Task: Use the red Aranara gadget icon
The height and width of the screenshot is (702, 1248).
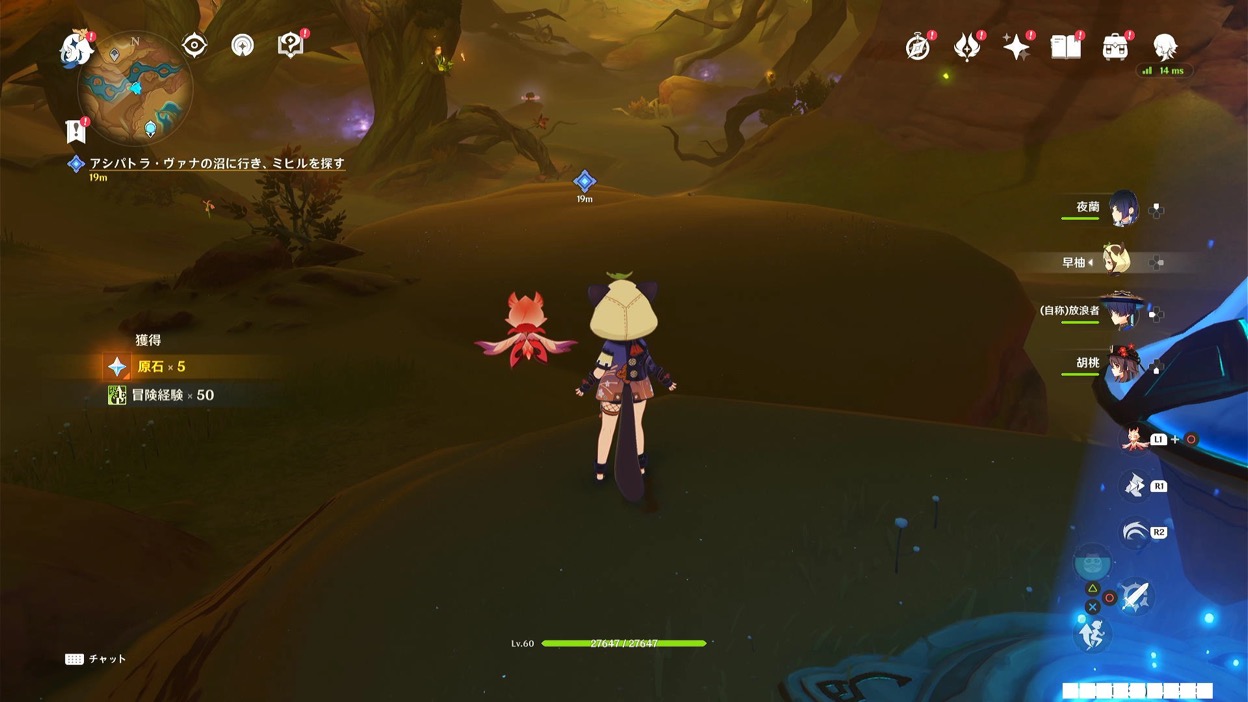Action: pyautogui.click(x=1134, y=439)
